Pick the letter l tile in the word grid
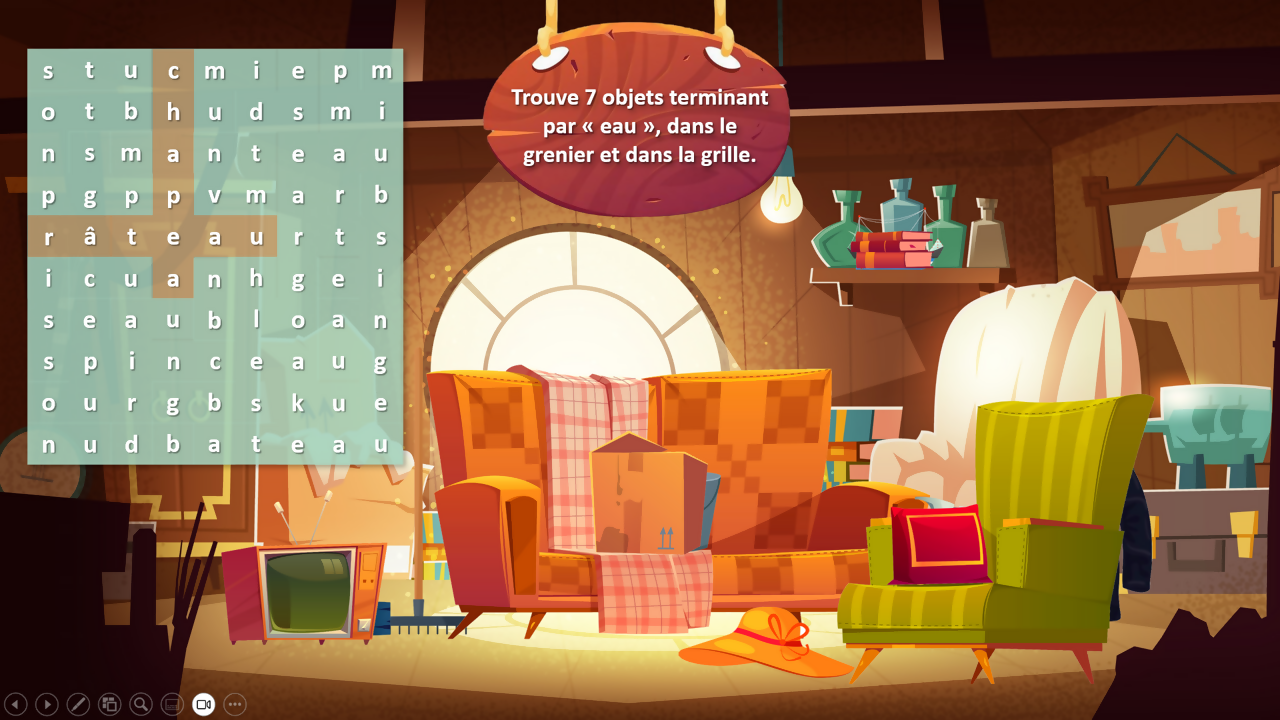 click(x=256, y=320)
